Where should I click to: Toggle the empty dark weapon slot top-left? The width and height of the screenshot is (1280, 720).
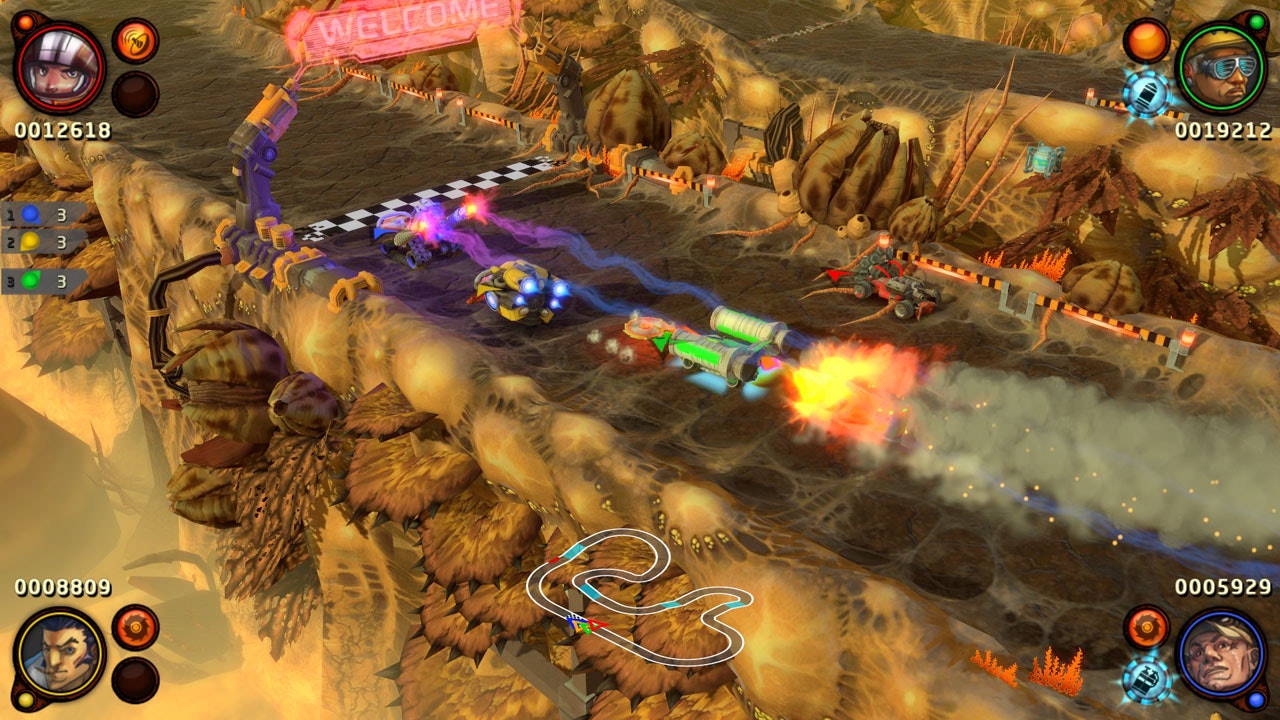pyautogui.click(x=135, y=95)
